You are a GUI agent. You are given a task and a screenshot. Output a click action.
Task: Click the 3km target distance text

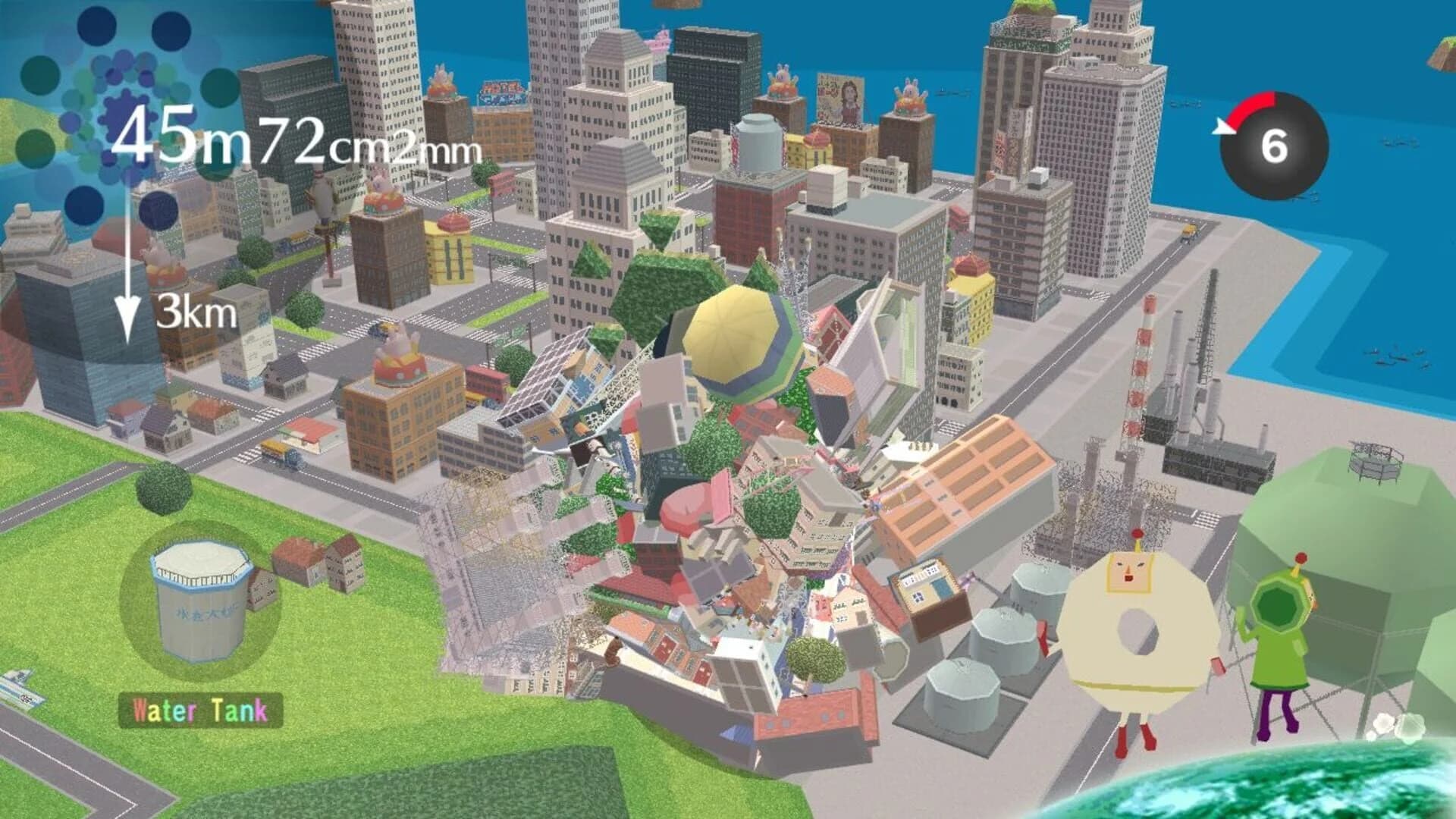point(193,311)
